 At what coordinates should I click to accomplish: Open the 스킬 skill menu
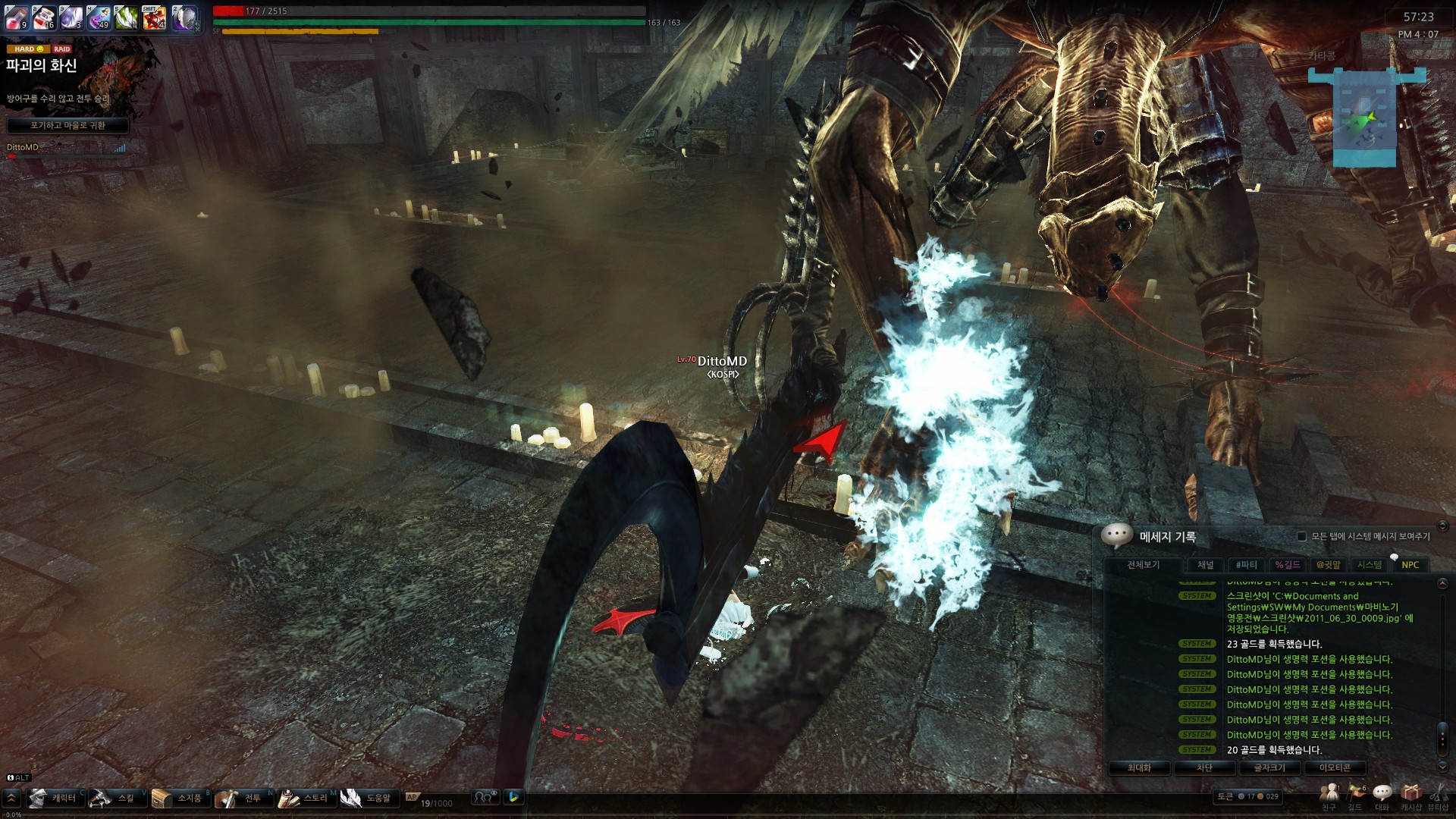tap(116, 798)
